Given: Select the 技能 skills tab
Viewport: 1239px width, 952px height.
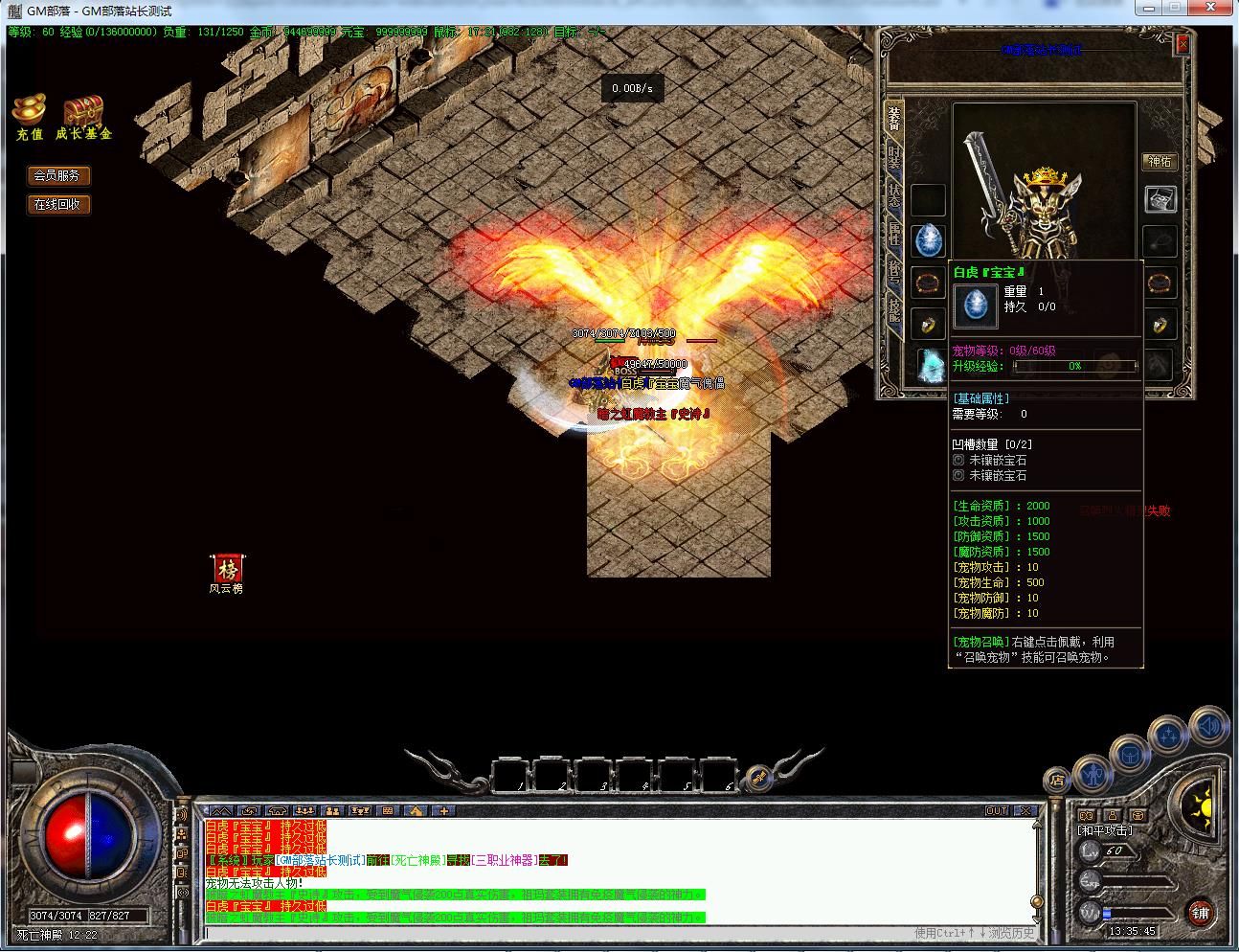Looking at the screenshot, I should point(893,307).
